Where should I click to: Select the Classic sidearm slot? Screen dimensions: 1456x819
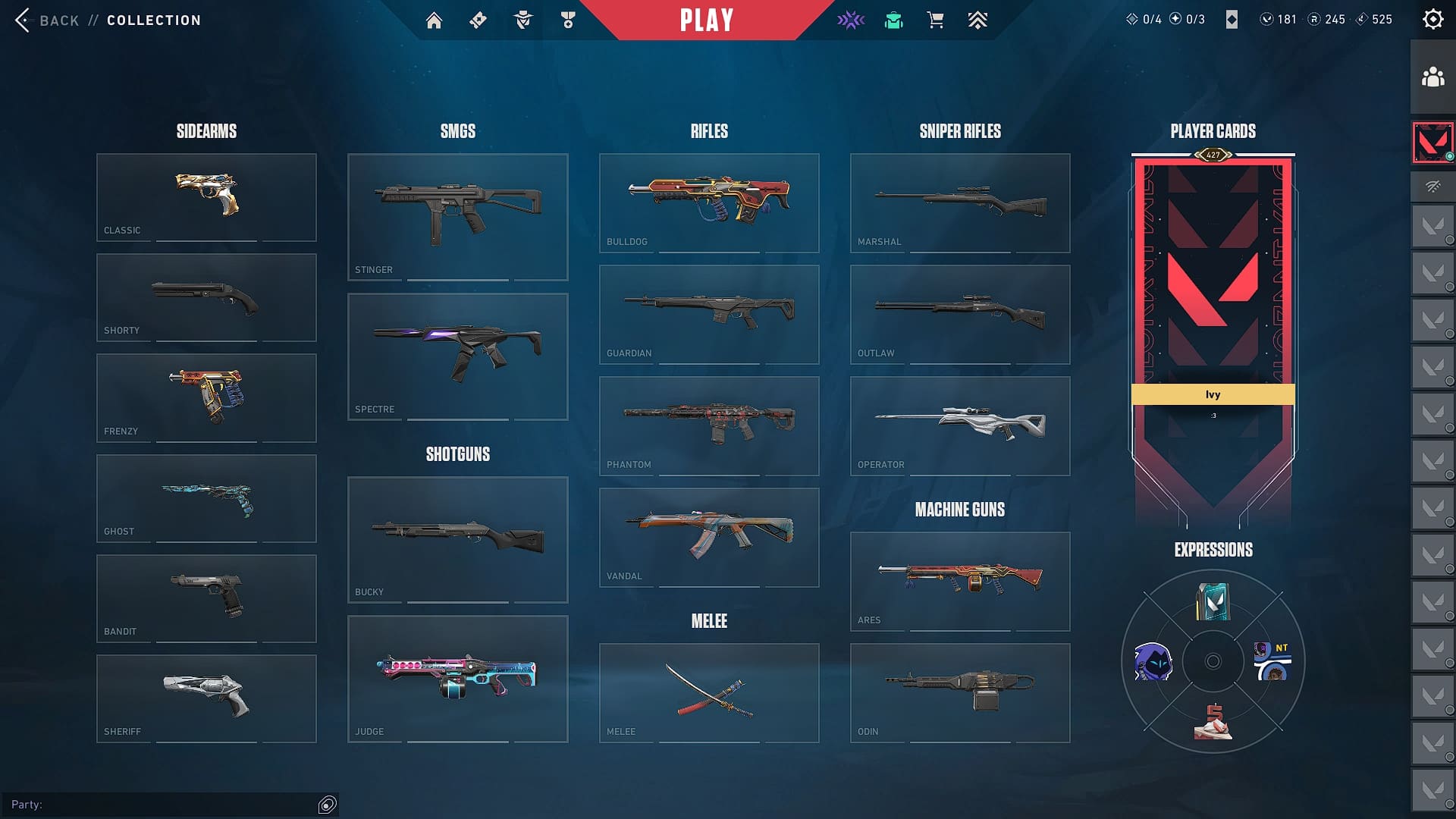[206, 197]
